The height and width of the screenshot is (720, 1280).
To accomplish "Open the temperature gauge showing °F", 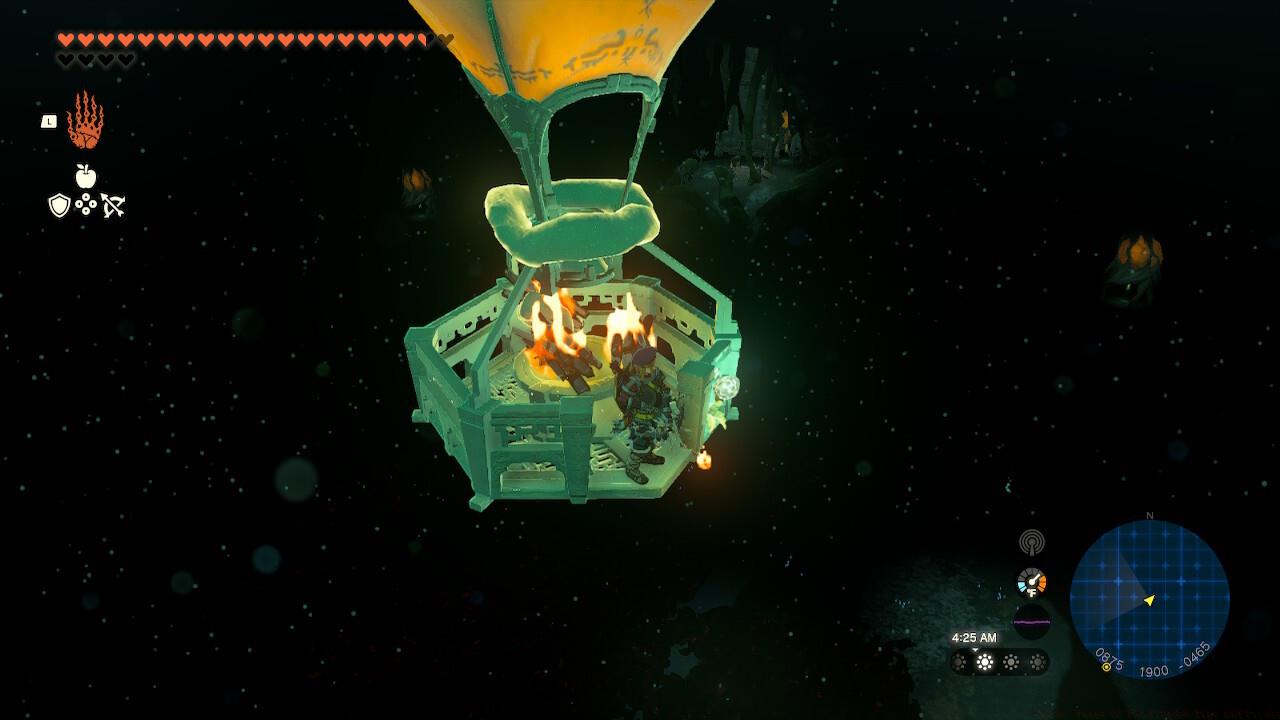I will tap(1032, 583).
